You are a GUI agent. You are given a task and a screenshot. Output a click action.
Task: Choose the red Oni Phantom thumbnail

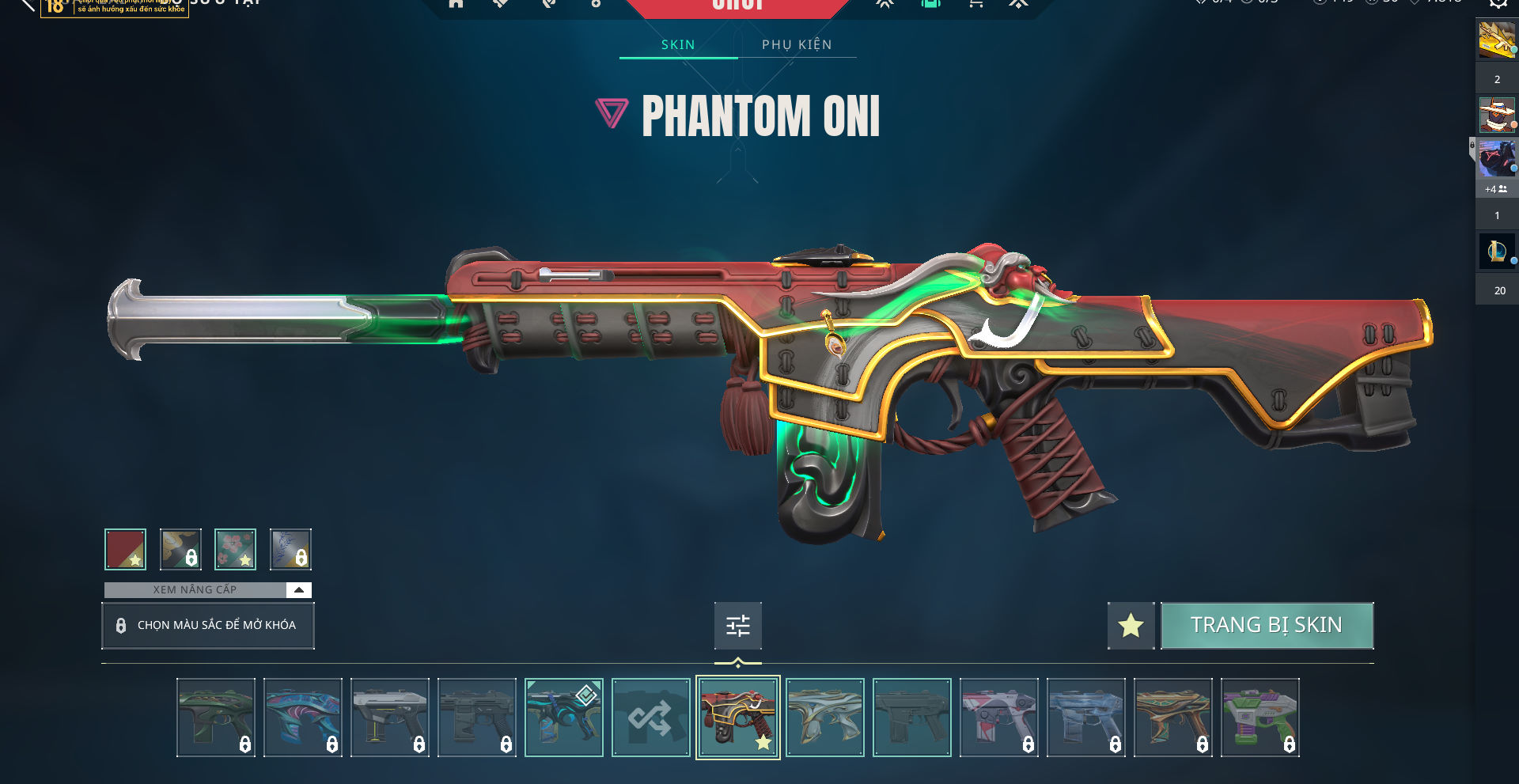tap(737, 718)
